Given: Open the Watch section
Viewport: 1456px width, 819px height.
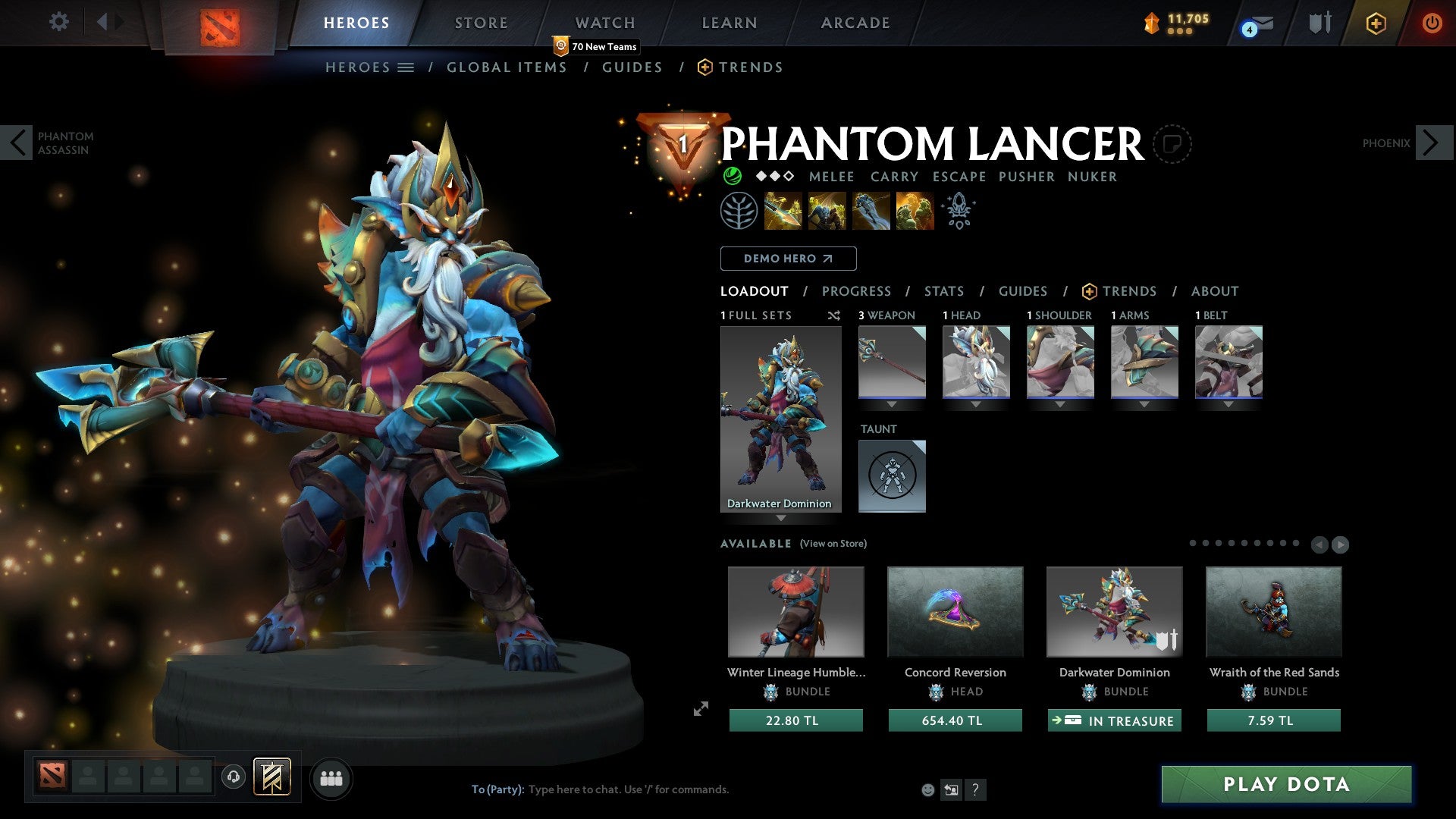Looking at the screenshot, I should click(604, 22).
